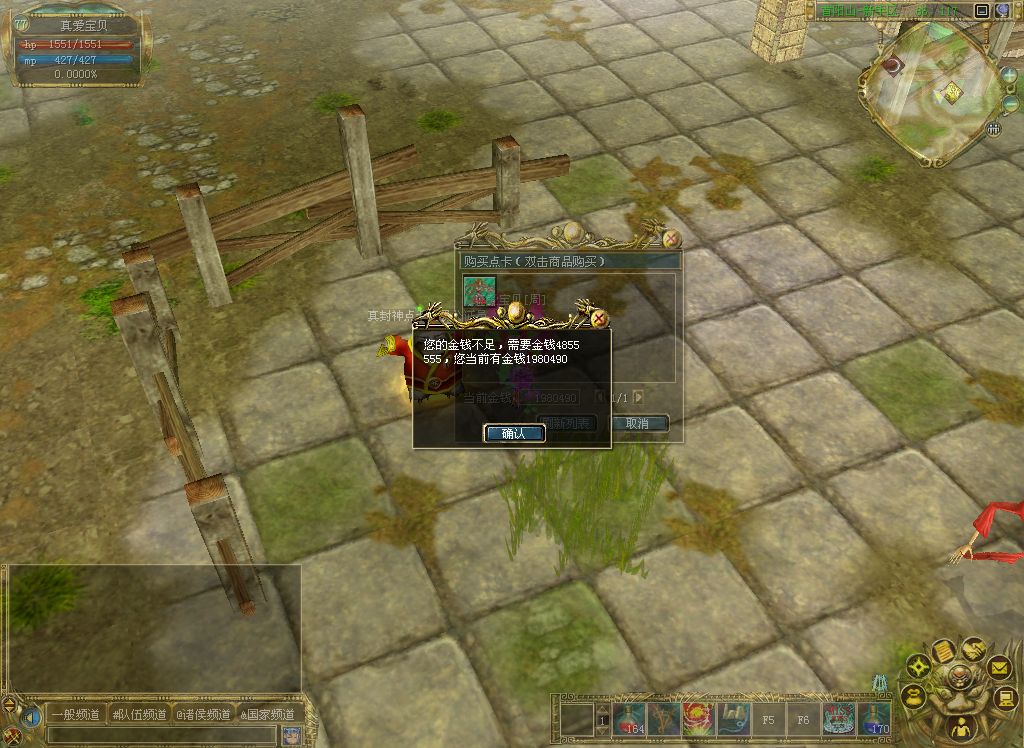
Task: Open the handshake social icon
Action: pyautogui.click(x=973, y=650)
